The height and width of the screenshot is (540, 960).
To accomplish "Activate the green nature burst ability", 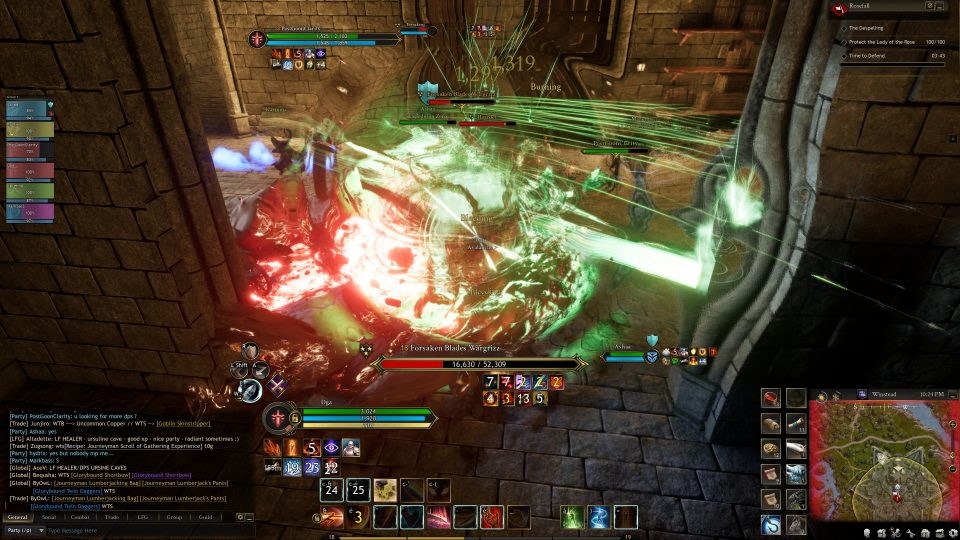I will (x=572, y=517).
